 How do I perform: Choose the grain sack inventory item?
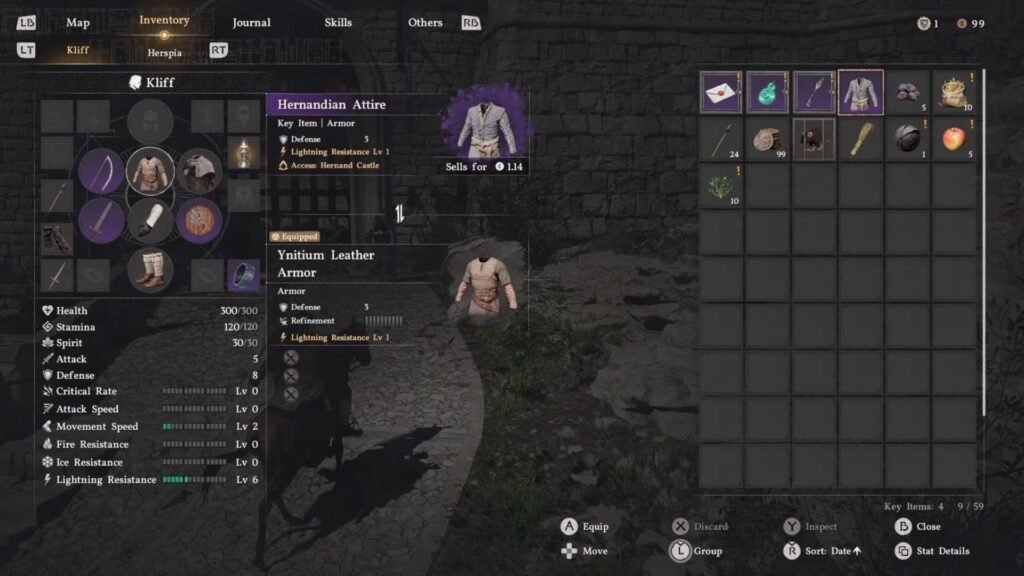pyautogui.click(x=953, y=93)
